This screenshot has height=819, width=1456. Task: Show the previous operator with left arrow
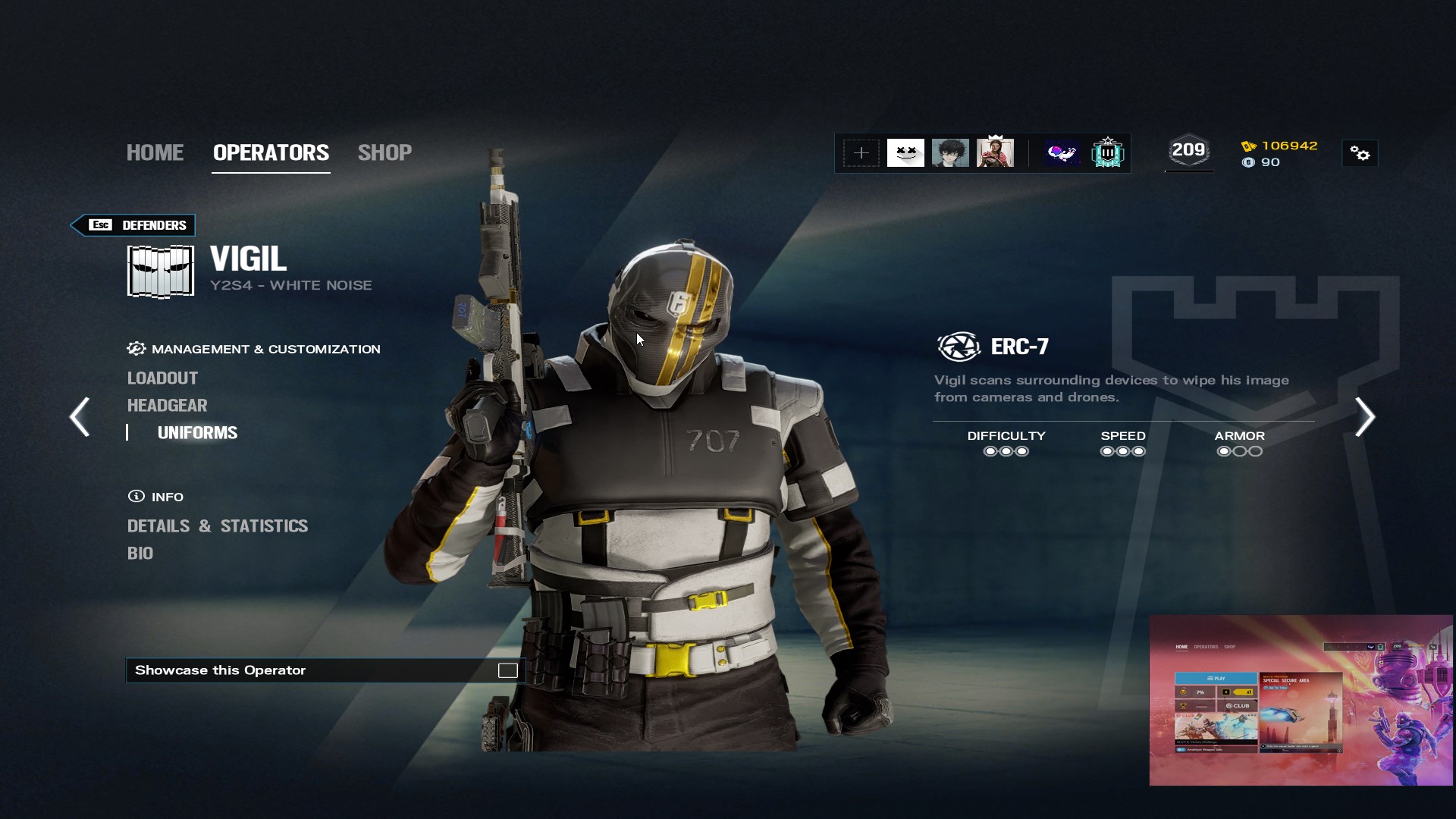tap(80, 416)
